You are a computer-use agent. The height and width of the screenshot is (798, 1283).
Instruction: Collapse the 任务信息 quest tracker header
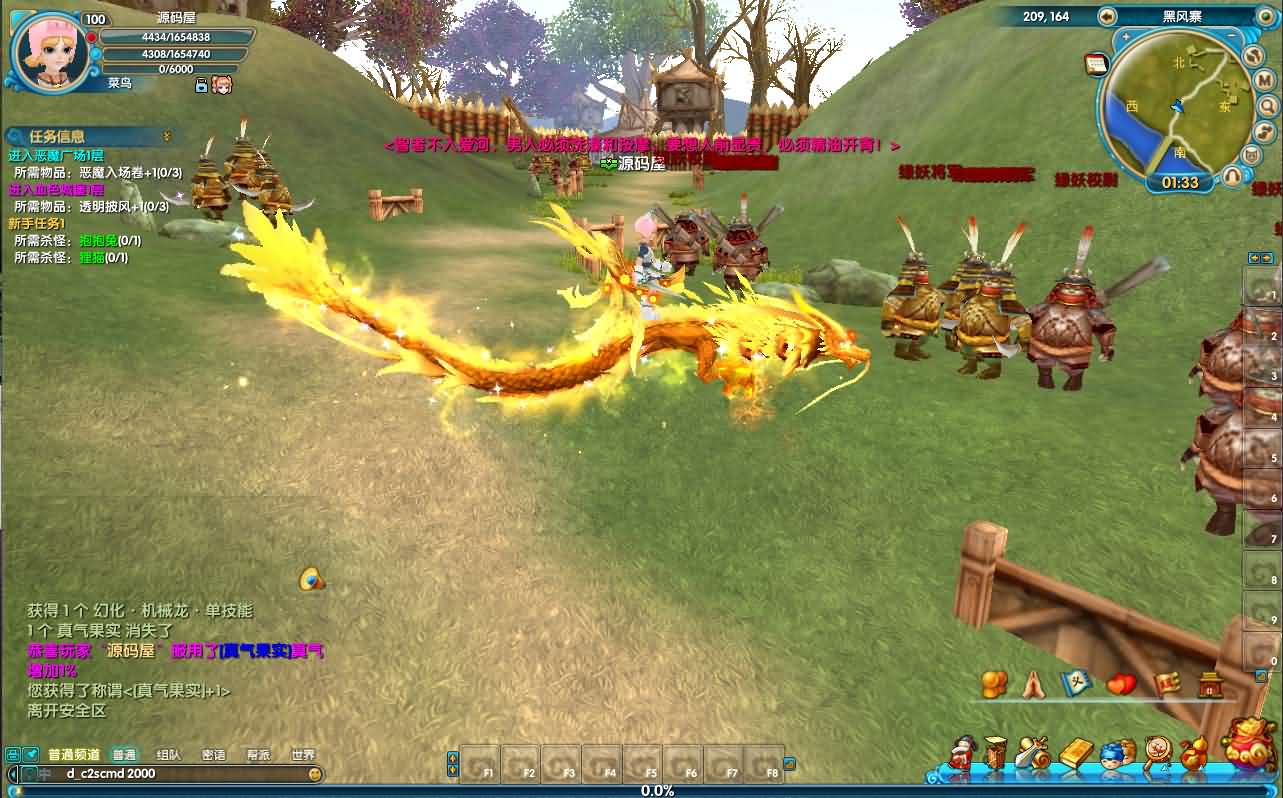pos(167,135)
